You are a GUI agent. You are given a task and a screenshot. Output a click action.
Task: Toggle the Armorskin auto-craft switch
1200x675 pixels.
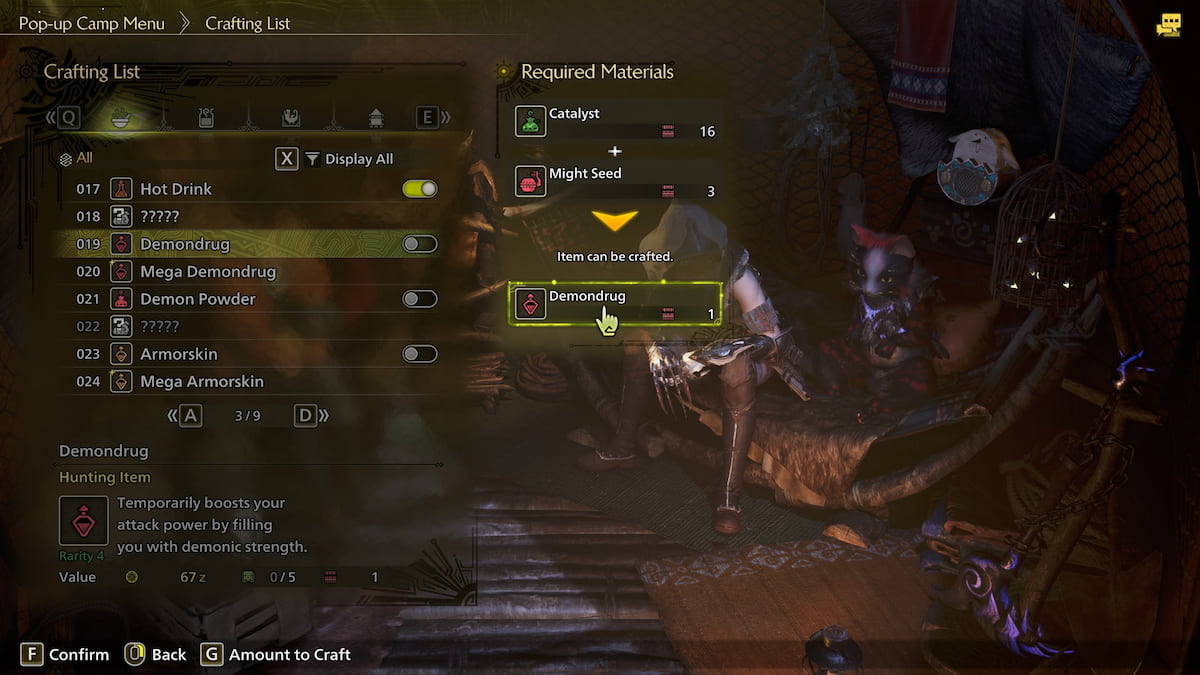pyautogui.click(x=420, y=354)
